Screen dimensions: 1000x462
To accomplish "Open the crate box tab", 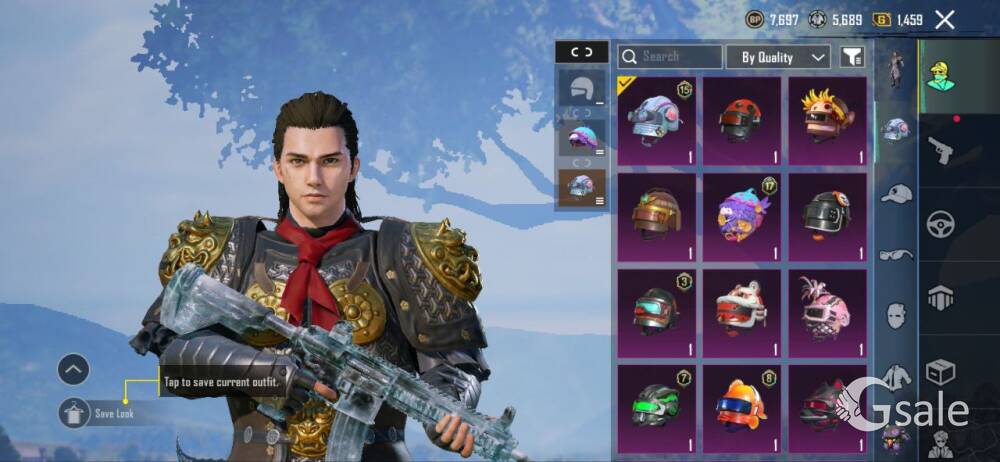I will click(940, 372).
